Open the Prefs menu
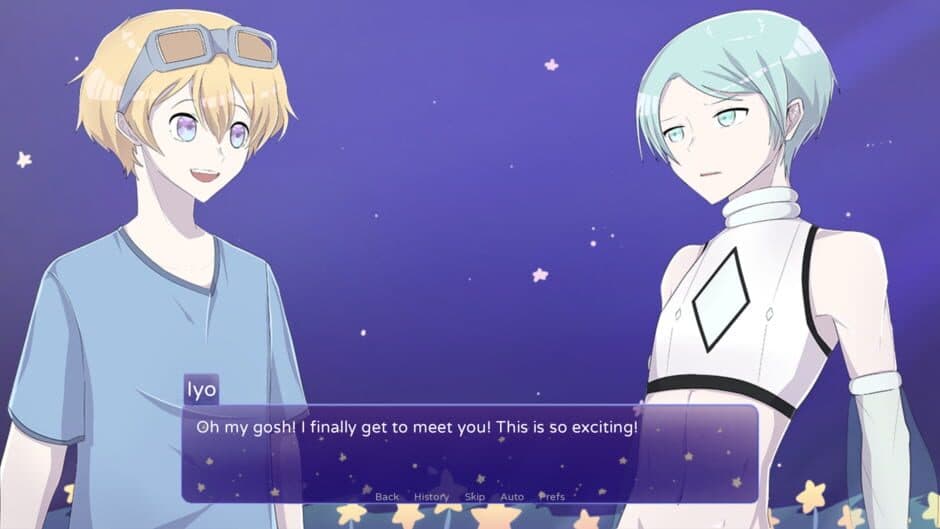The image size is (940, 529). coord(551,496)
